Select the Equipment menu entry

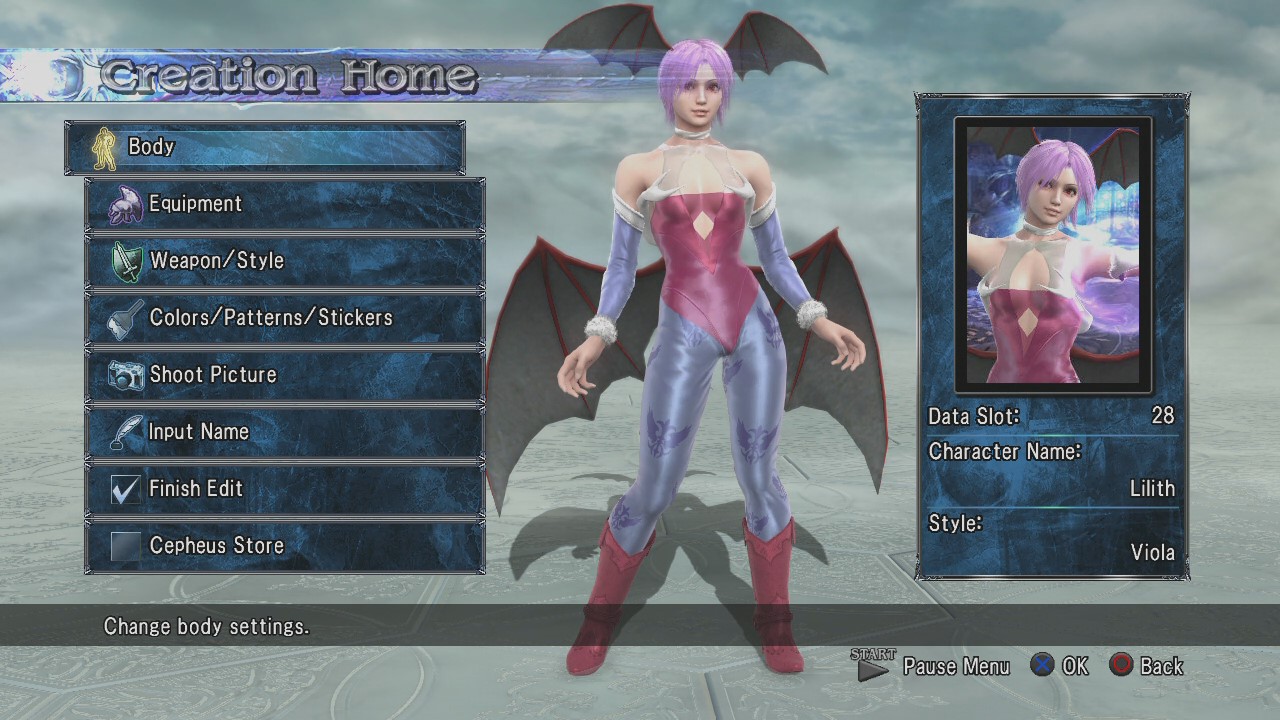point(285,204)
